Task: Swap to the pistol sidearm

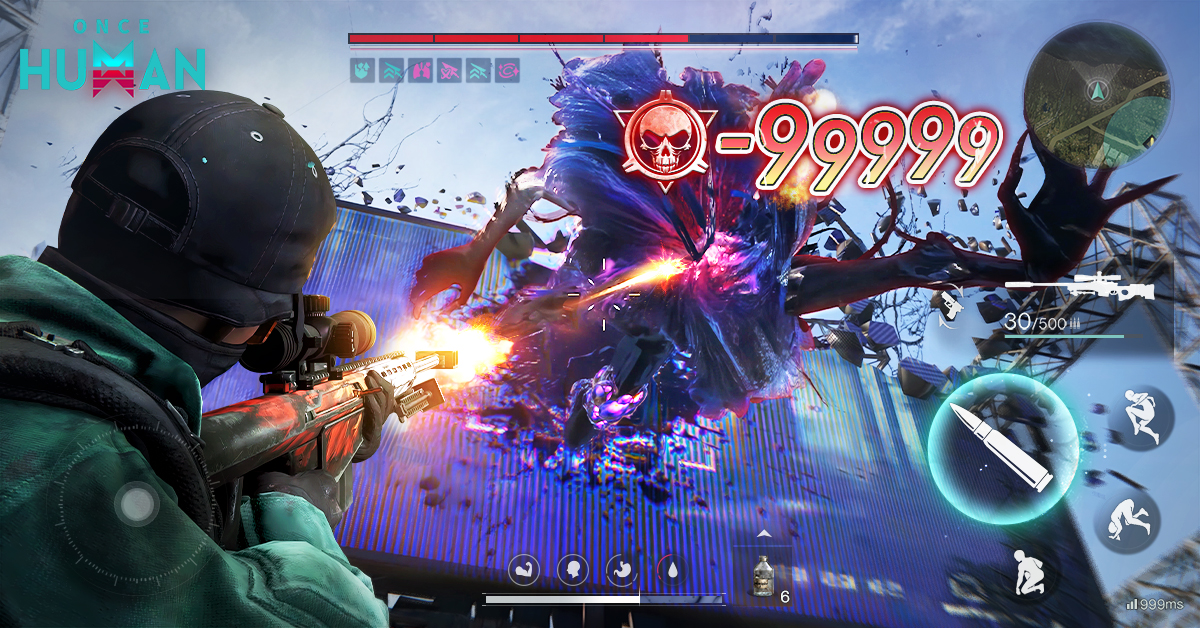Action: click(946, 303)
